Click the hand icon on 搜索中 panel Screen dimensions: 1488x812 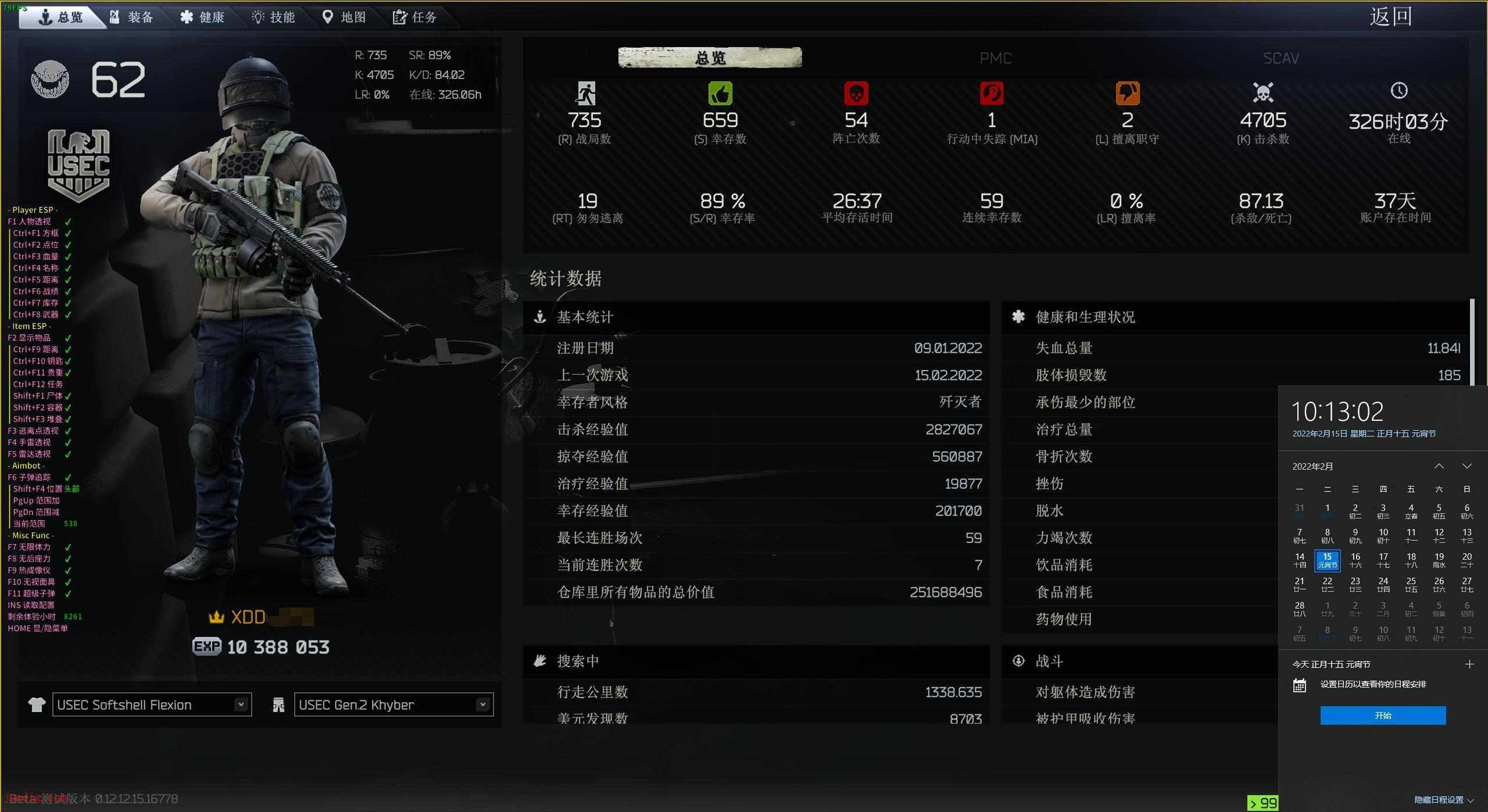point(541,661)
